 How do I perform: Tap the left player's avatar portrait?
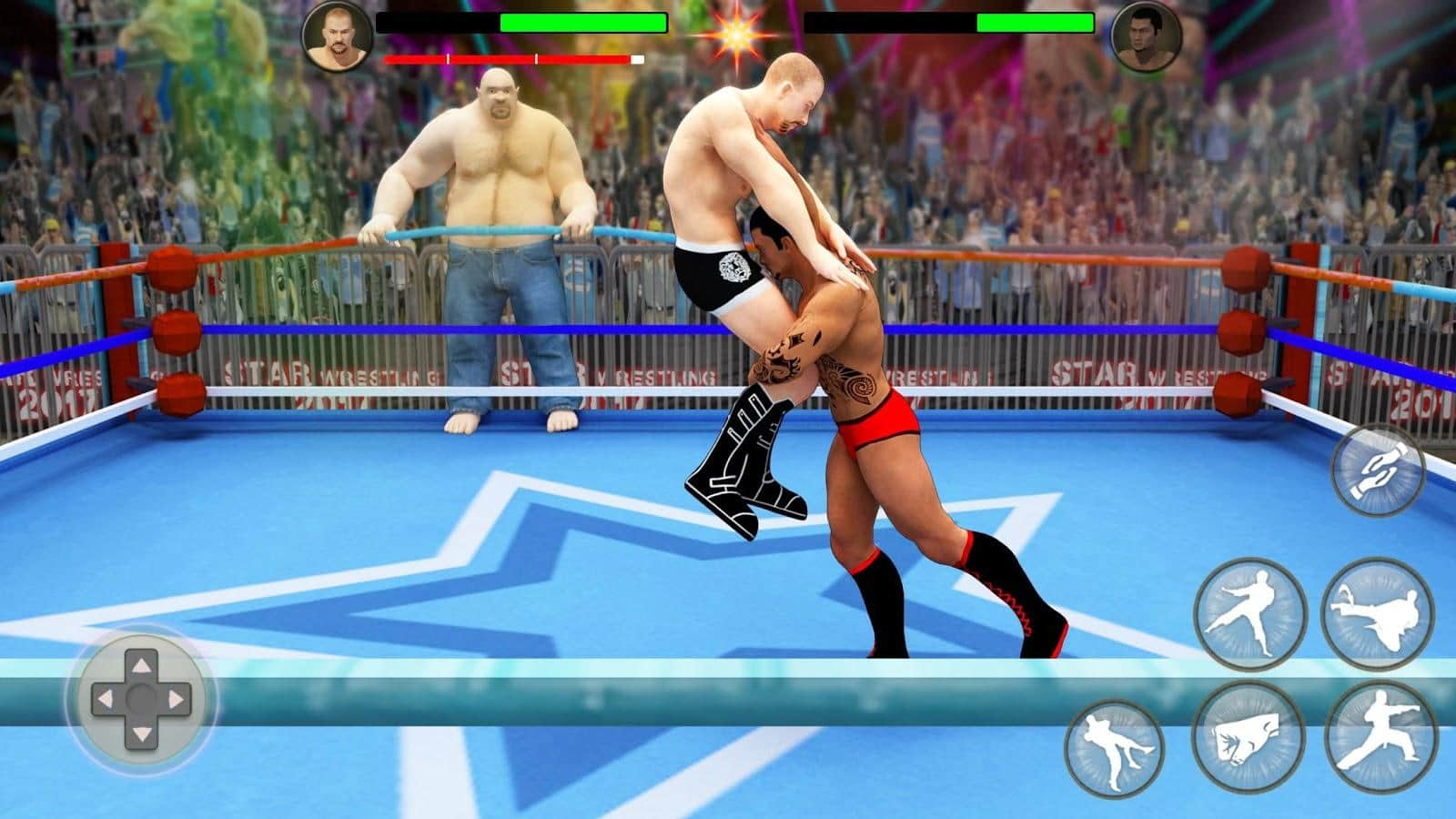coord(338,38)
